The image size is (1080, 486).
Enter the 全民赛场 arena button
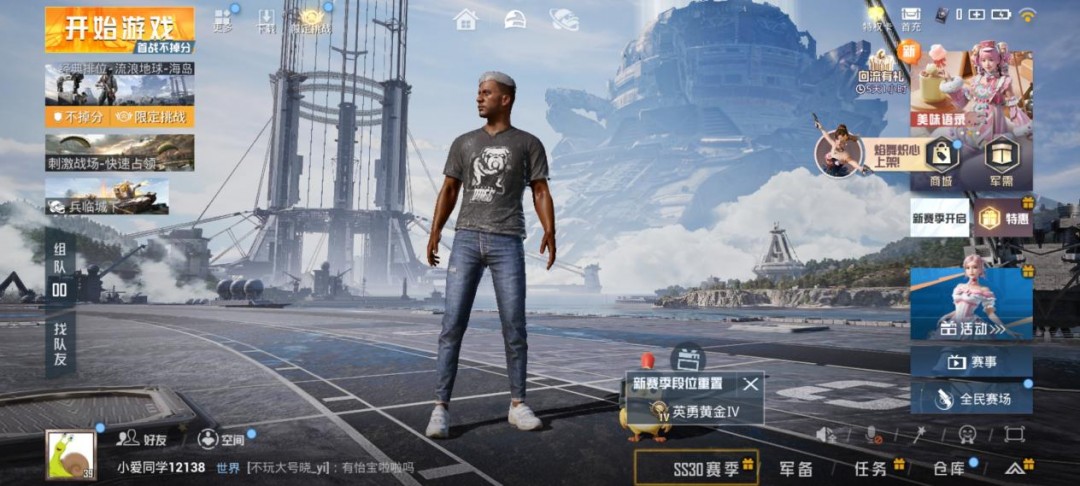971,398
